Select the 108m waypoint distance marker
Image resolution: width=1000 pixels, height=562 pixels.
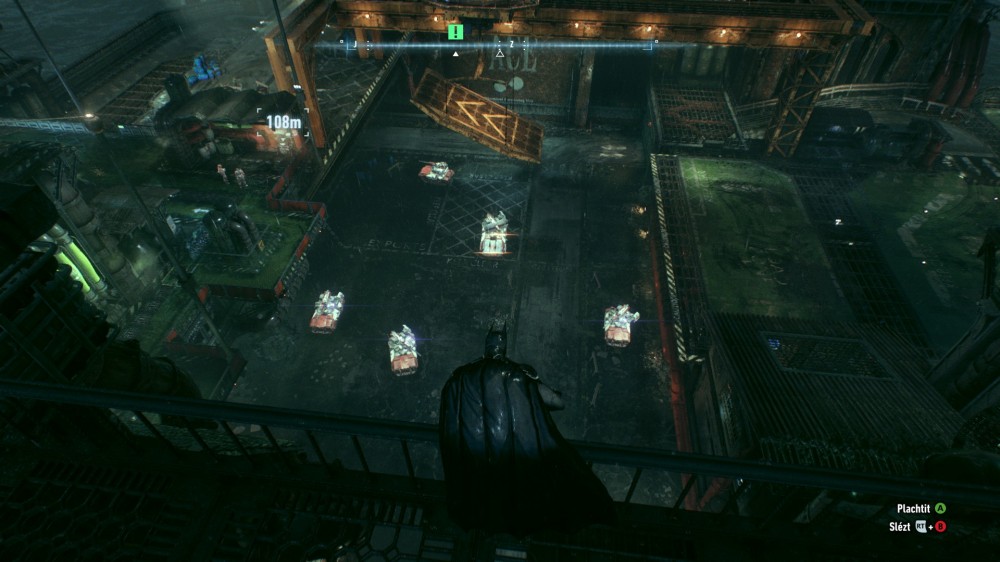[284, 122]
